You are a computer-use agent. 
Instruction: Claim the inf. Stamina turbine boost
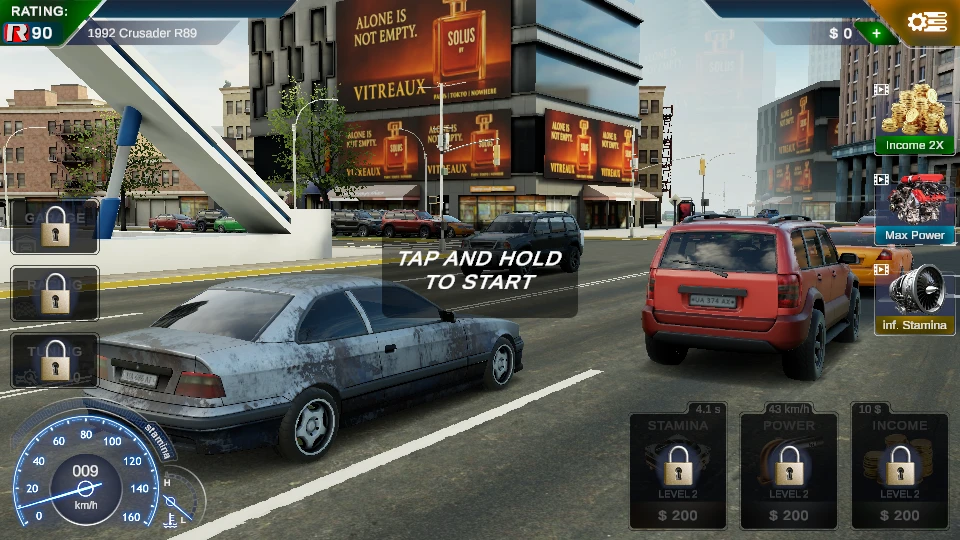pyautogui.click(x=914, y=298)
